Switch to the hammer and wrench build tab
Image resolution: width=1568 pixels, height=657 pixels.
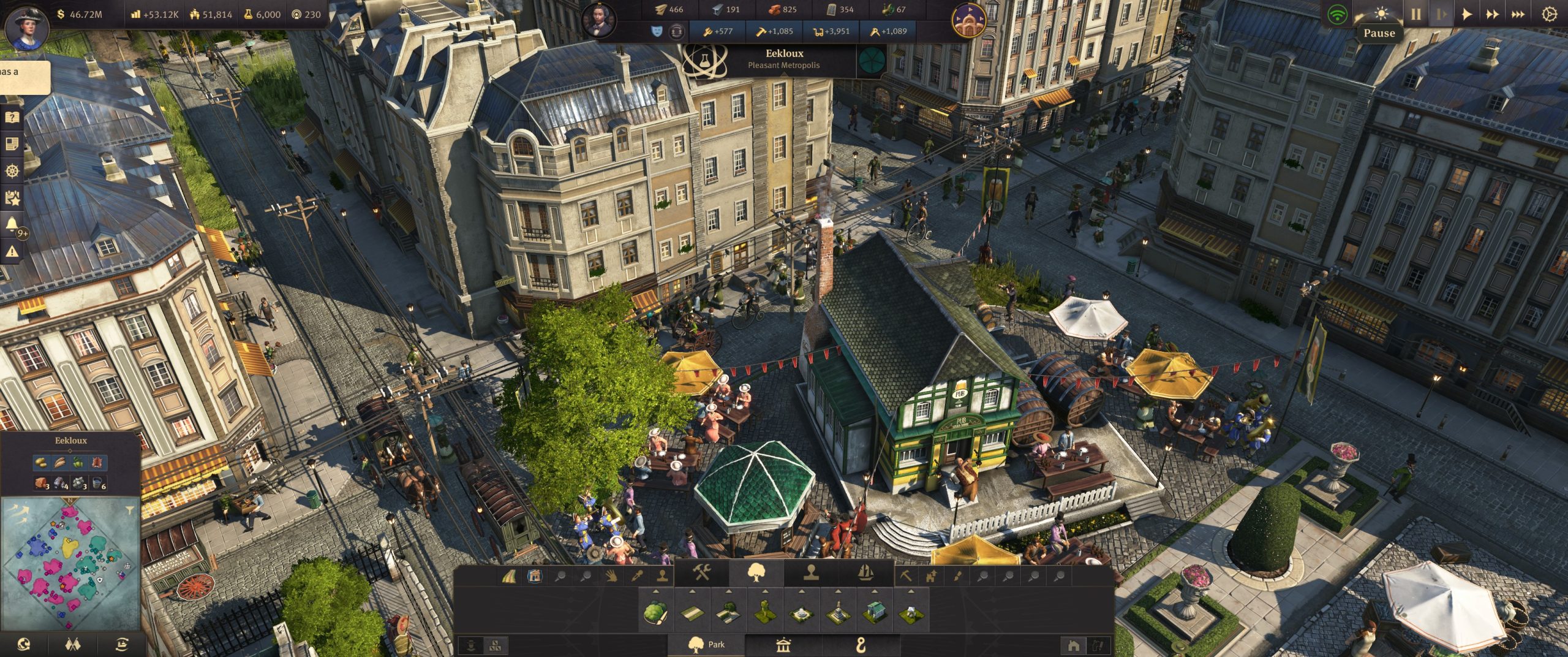click(x=702, y=575)
